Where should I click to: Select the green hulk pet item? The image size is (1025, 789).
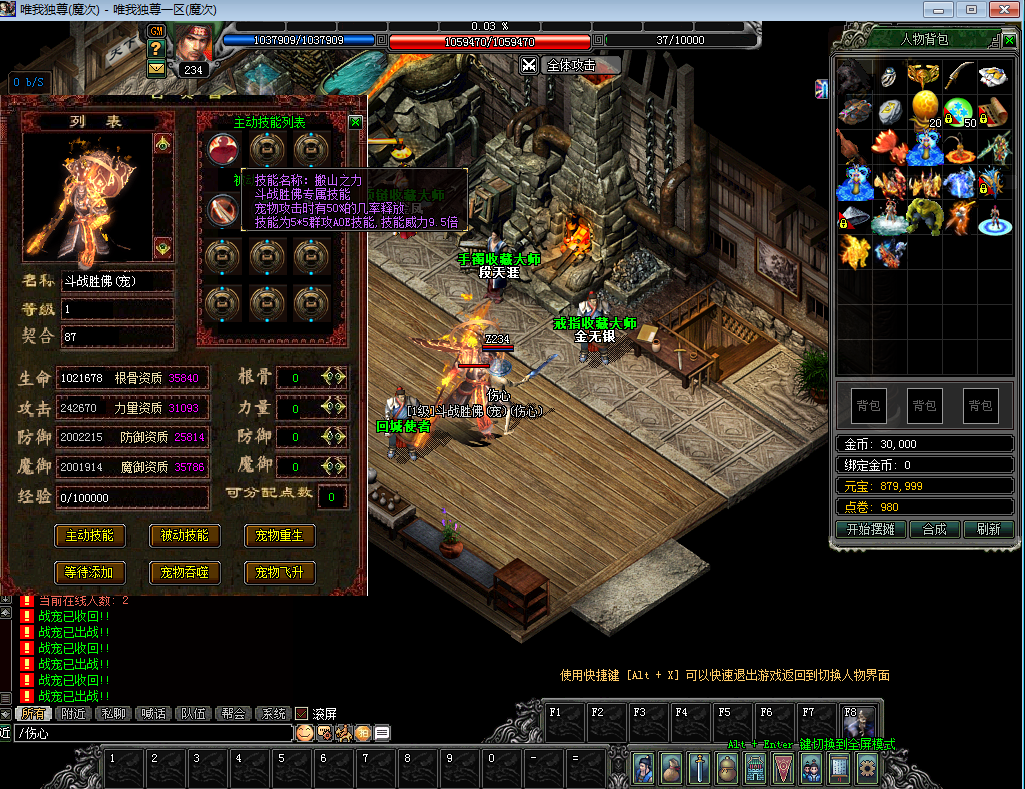(924, 215)
